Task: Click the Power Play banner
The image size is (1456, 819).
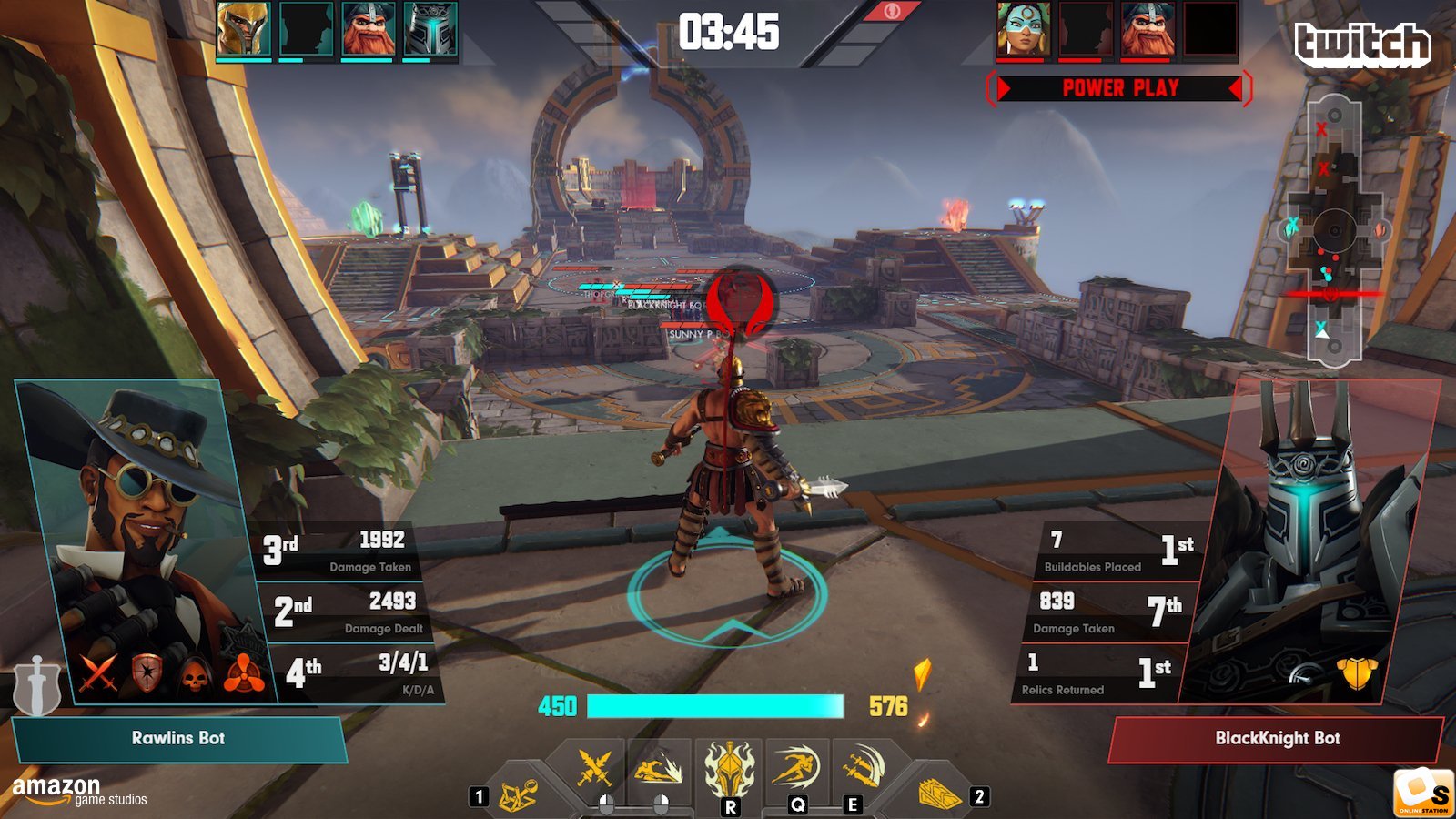Action: coord(1119,88)
